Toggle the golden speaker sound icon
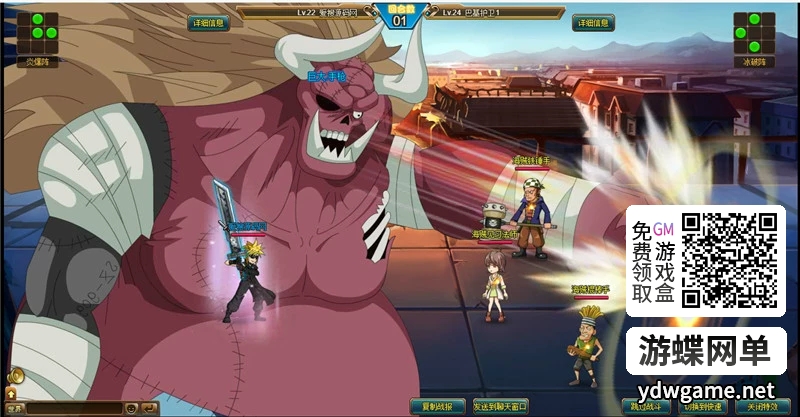Viewport: 800px width, 417px height. (14, 377)
